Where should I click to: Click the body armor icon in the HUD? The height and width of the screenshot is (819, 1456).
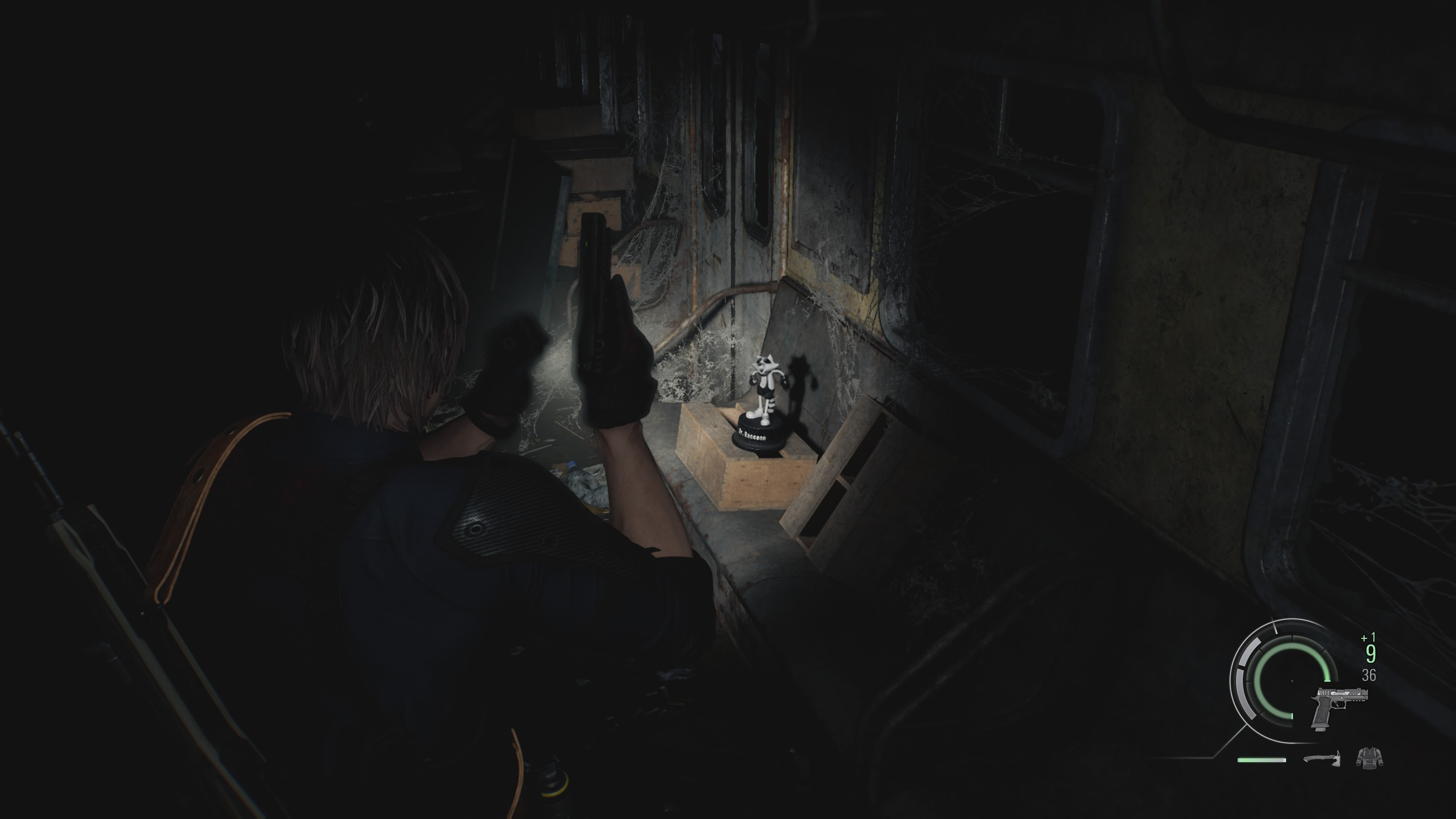click(x=1371, y=758)
